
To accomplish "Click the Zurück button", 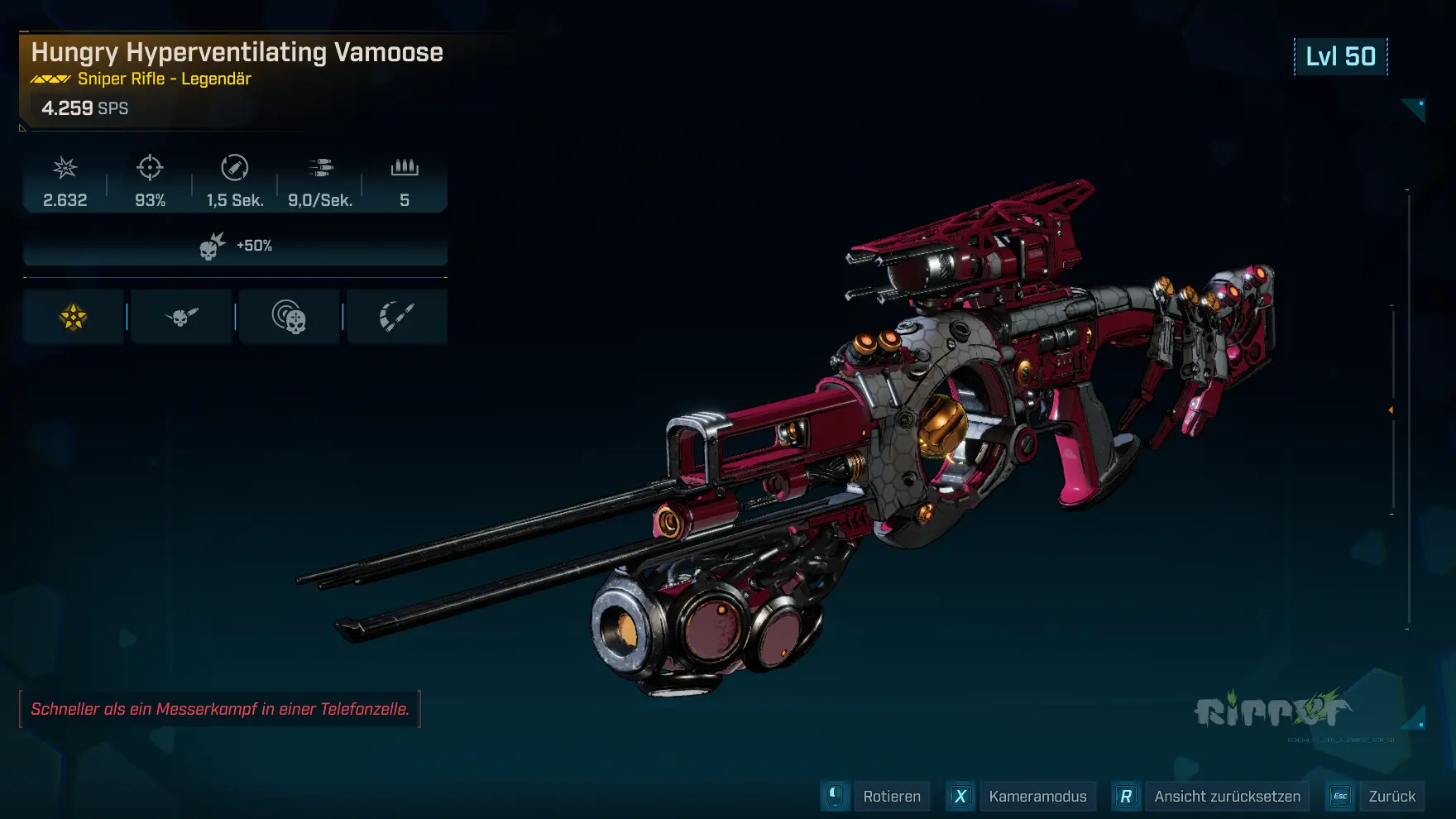I will tap(1393, 796).
